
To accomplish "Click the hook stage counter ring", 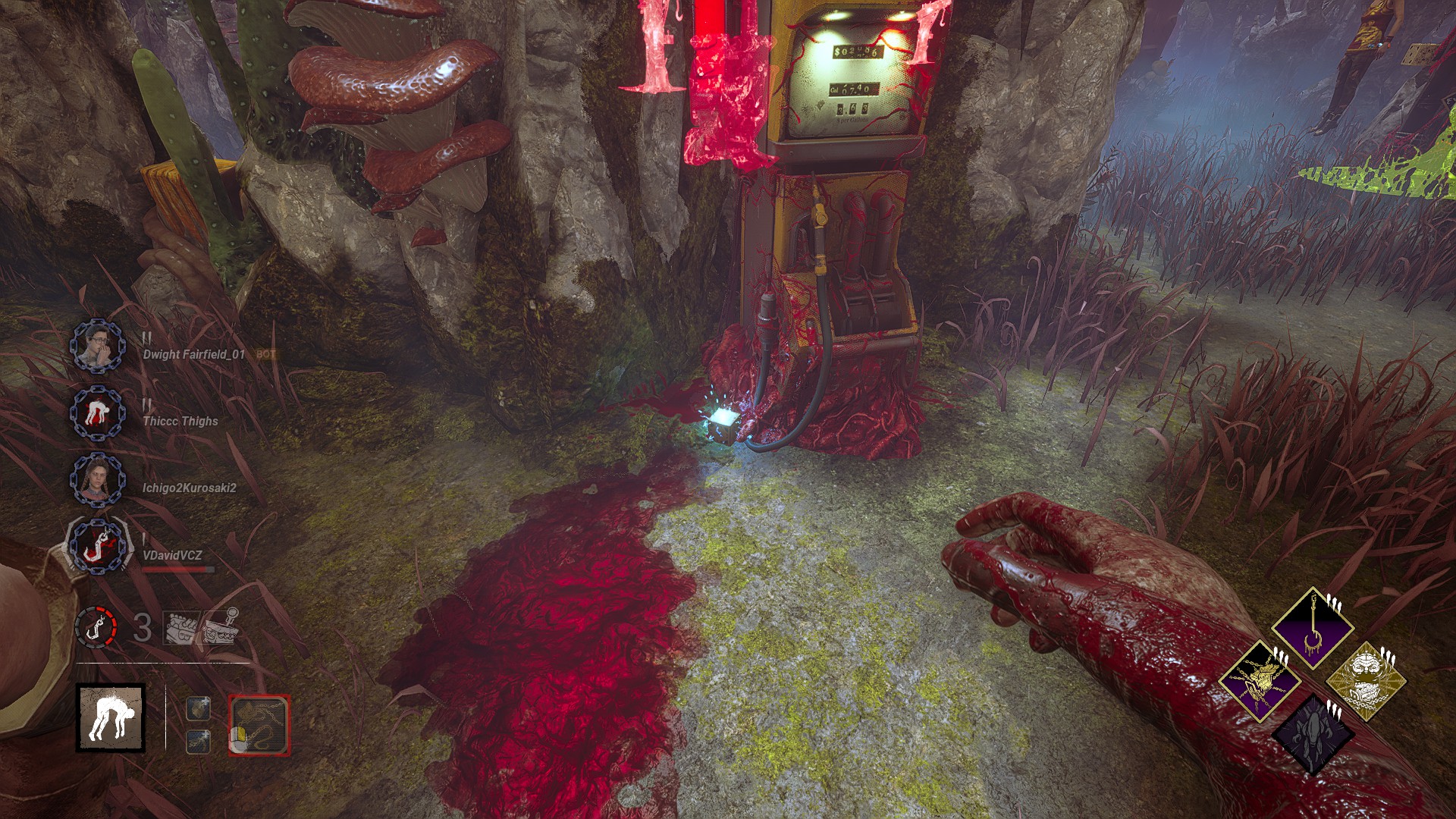I will pos(96,628).
